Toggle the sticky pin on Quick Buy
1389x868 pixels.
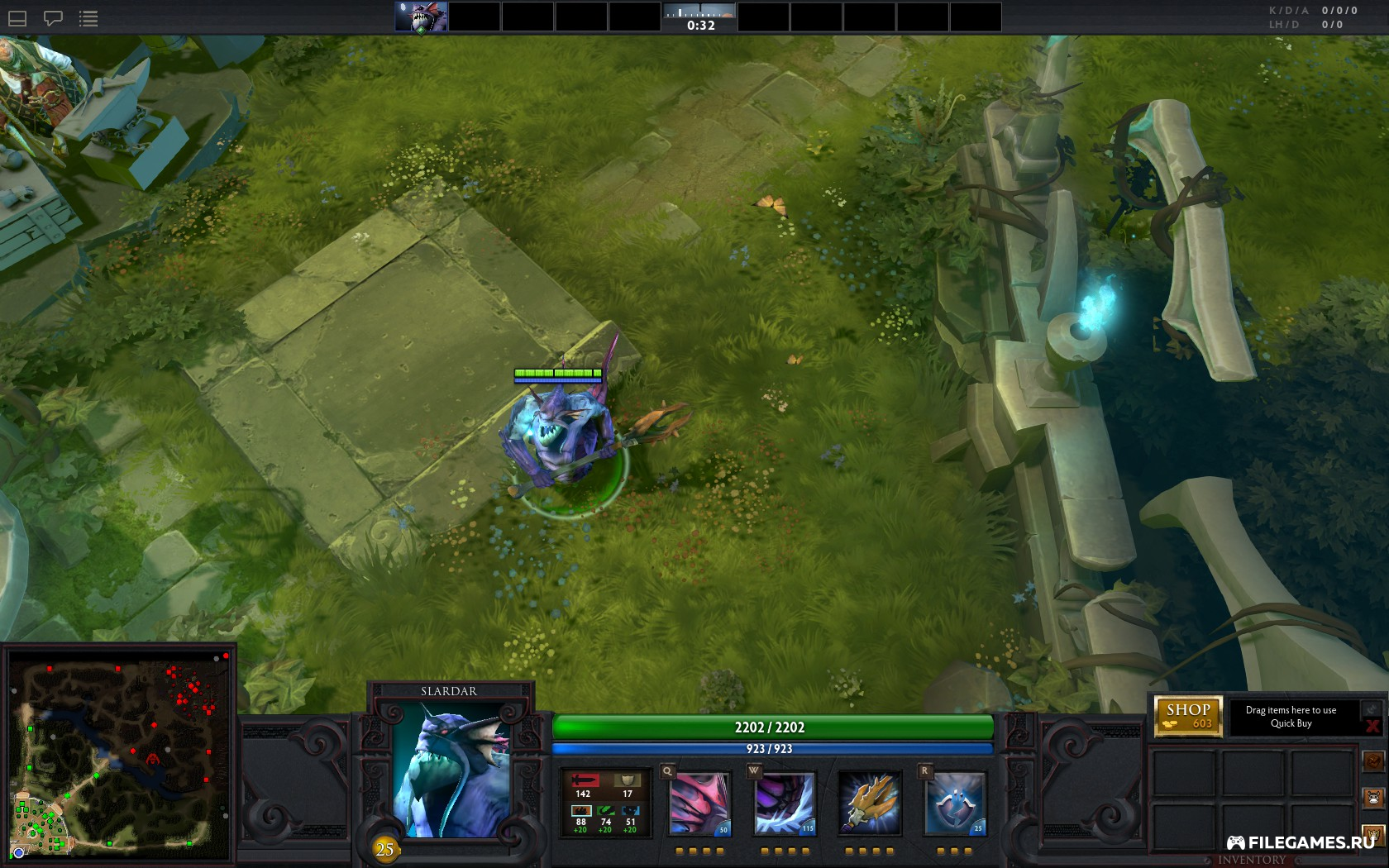[1372, 708]
